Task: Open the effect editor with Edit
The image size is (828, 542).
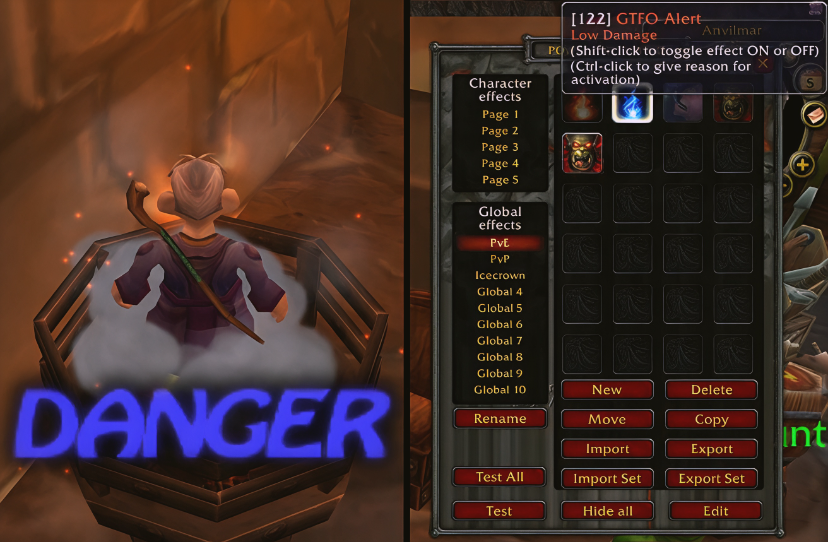Action: (x=715, y=511)
